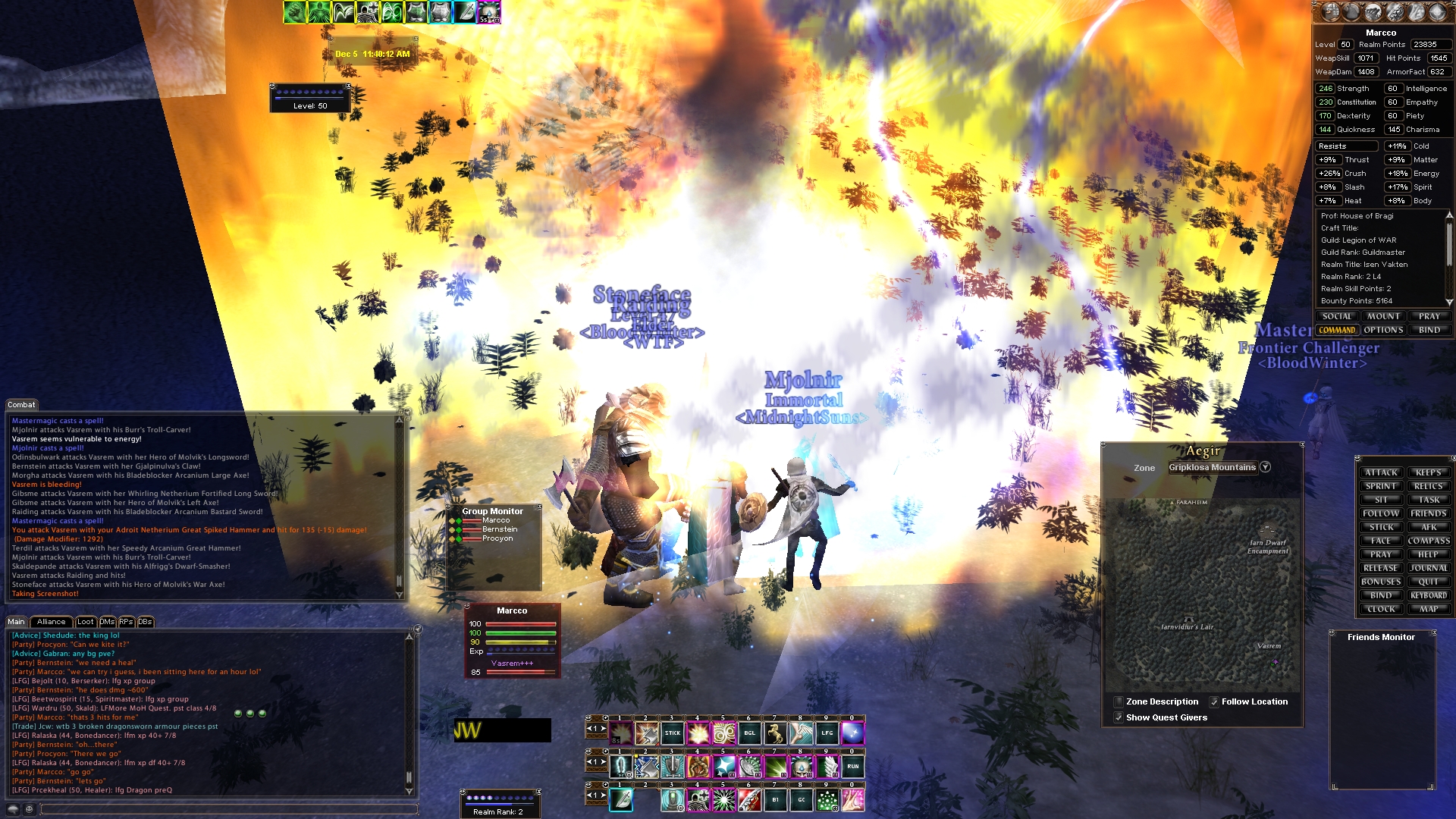This screenshot has height=819, width=1456.
Task: Open the Gripklosa Mountains zone dropdown
Action: [1265, 467]
